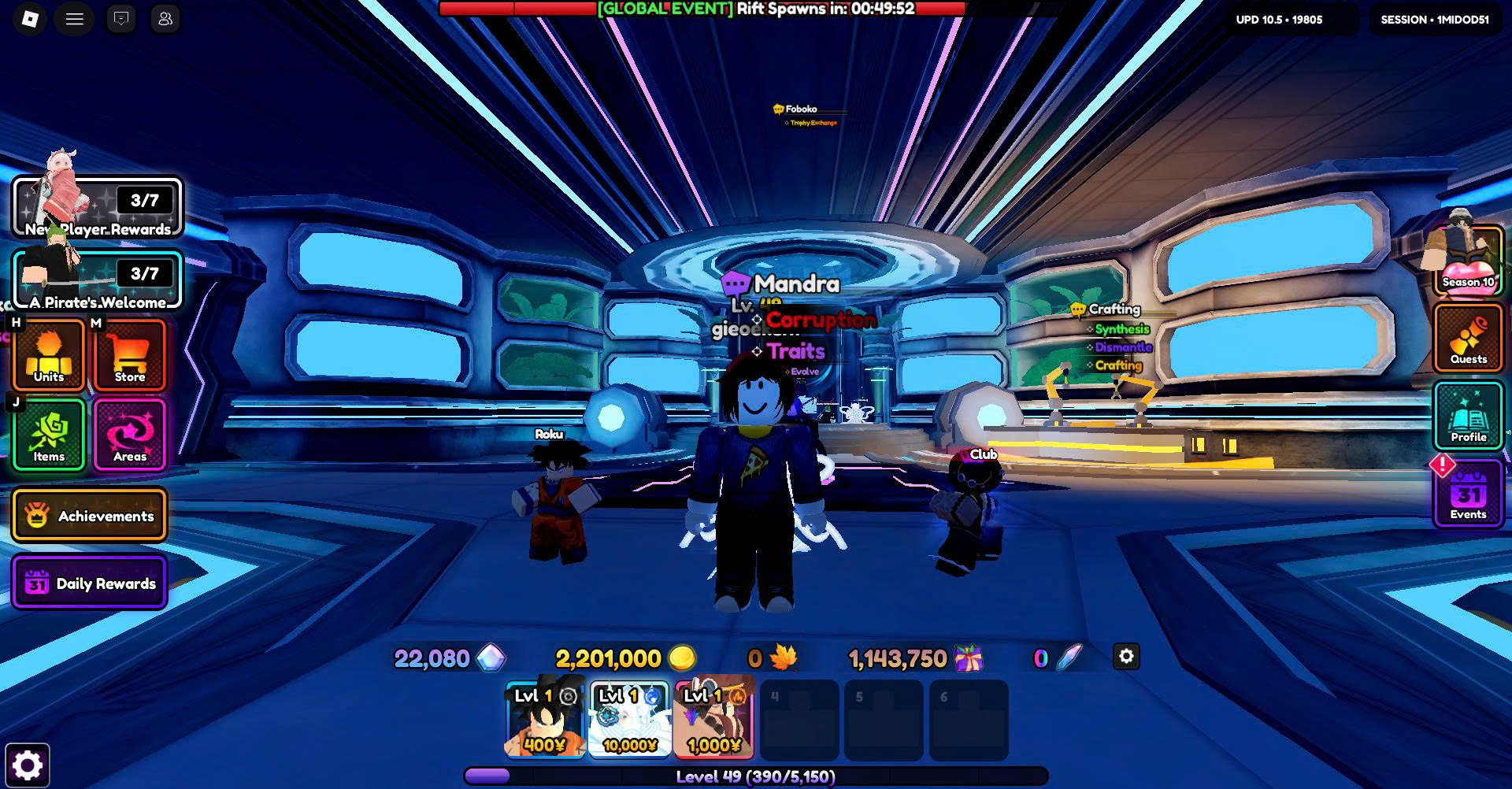The width and height of the screenshot is (1512, 789).
Task: Open the Achievements panel
Action: click(x=89, y=516)
